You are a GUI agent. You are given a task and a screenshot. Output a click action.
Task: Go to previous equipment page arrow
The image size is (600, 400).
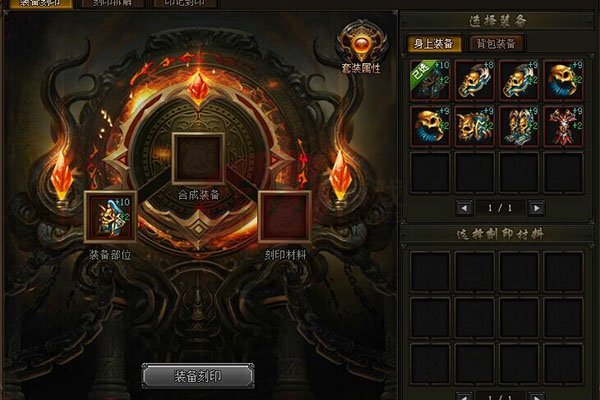coord(463,208)
